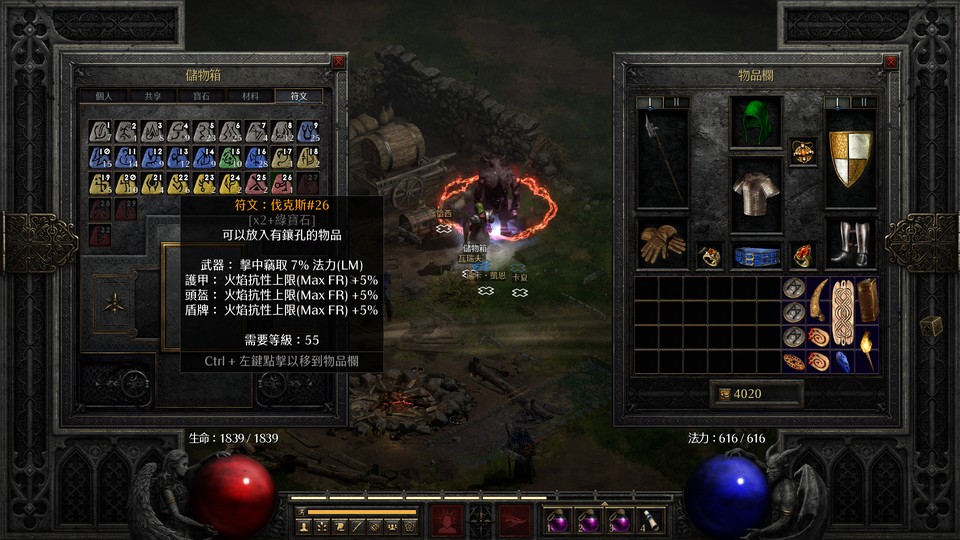Select the green hood helmet slot

755,123
